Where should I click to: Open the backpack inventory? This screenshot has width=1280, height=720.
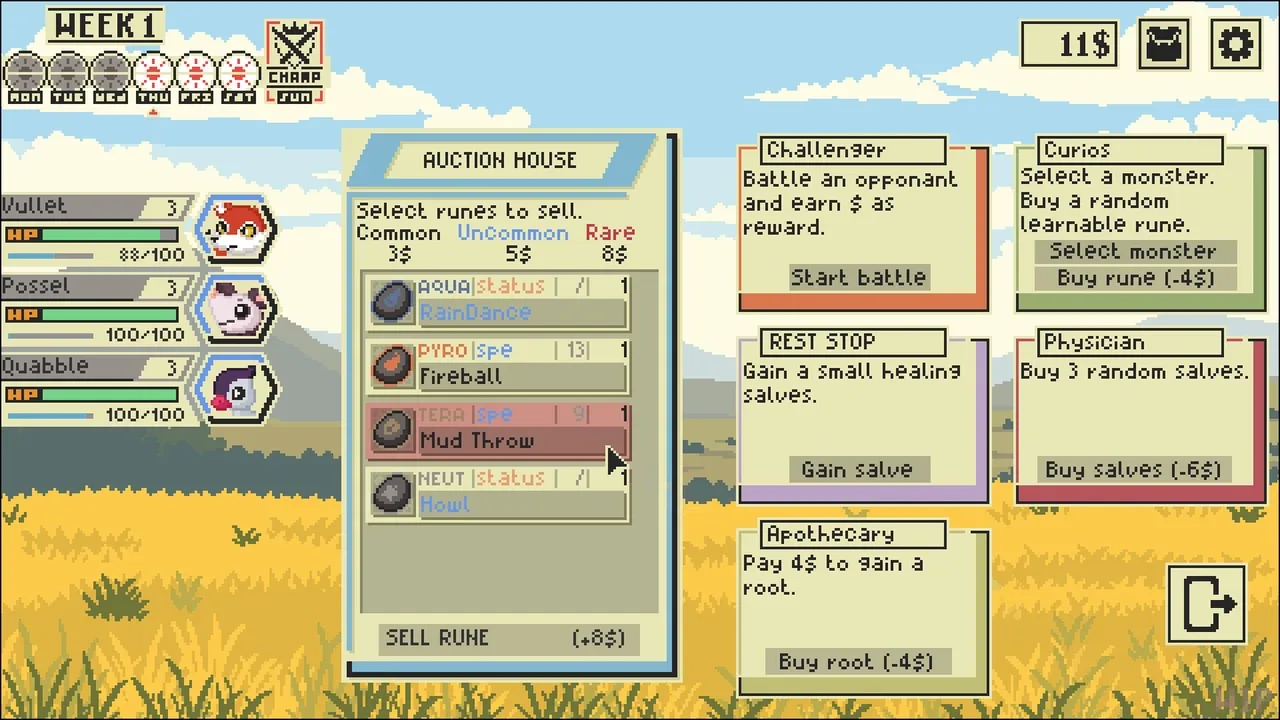(1164, 45)
